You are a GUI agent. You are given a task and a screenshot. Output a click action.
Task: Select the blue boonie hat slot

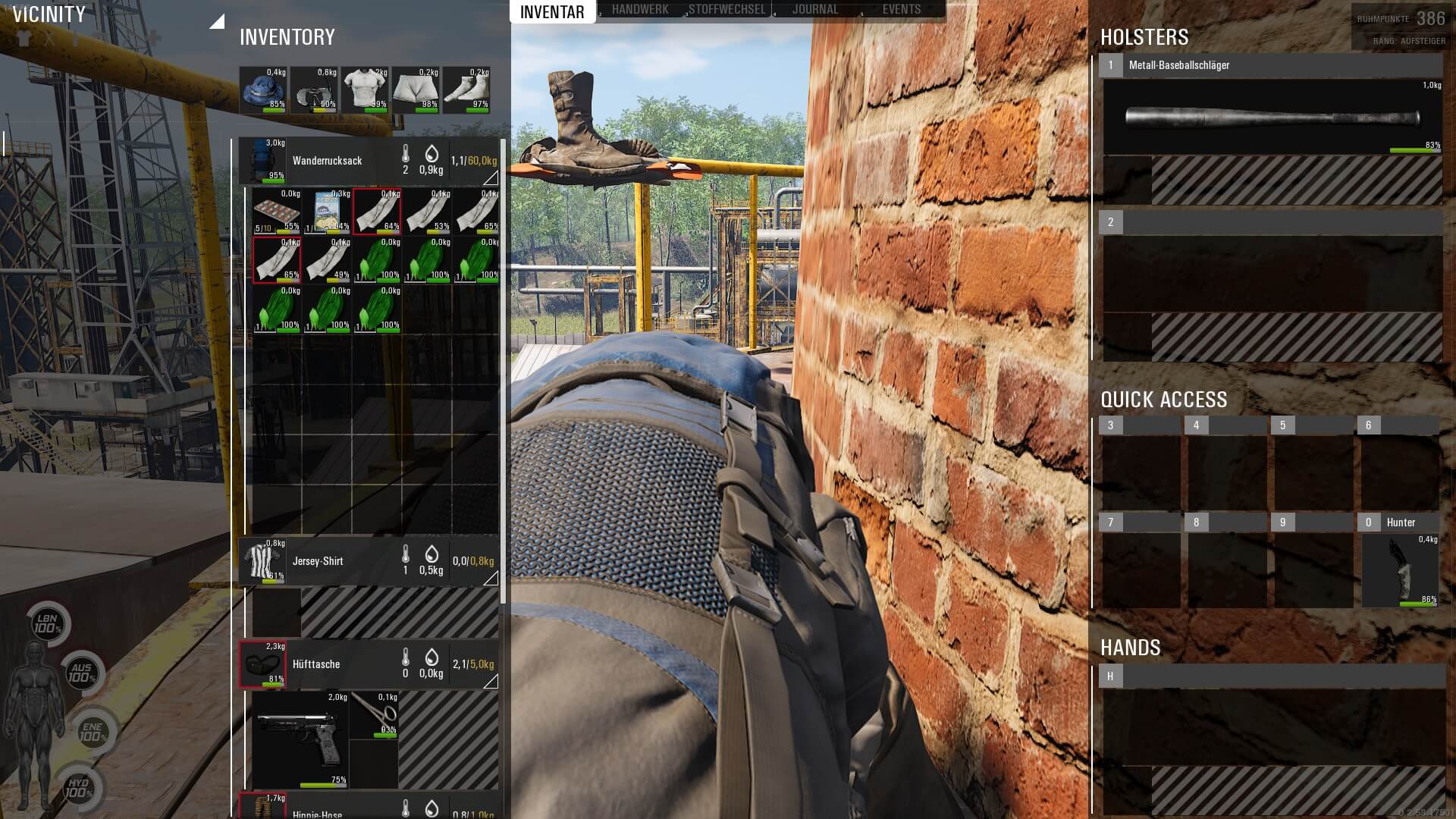coord(263,90)
